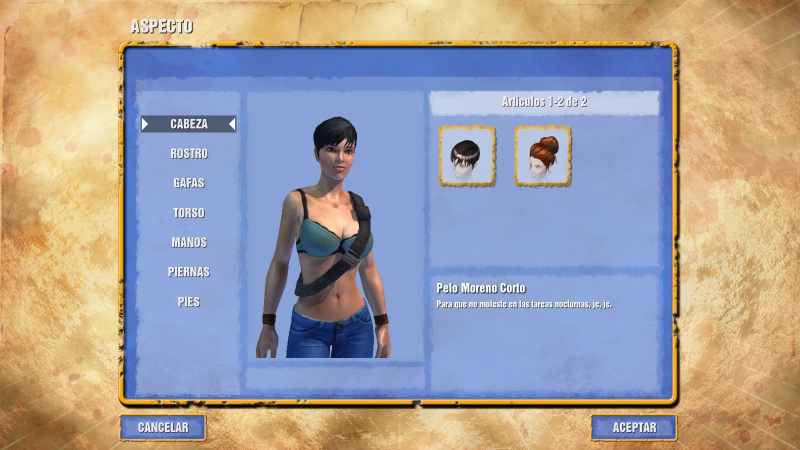Viewport: 800px width, 450px height.
Task: Select the short dark hair item
Action: [x=467, y=156]
